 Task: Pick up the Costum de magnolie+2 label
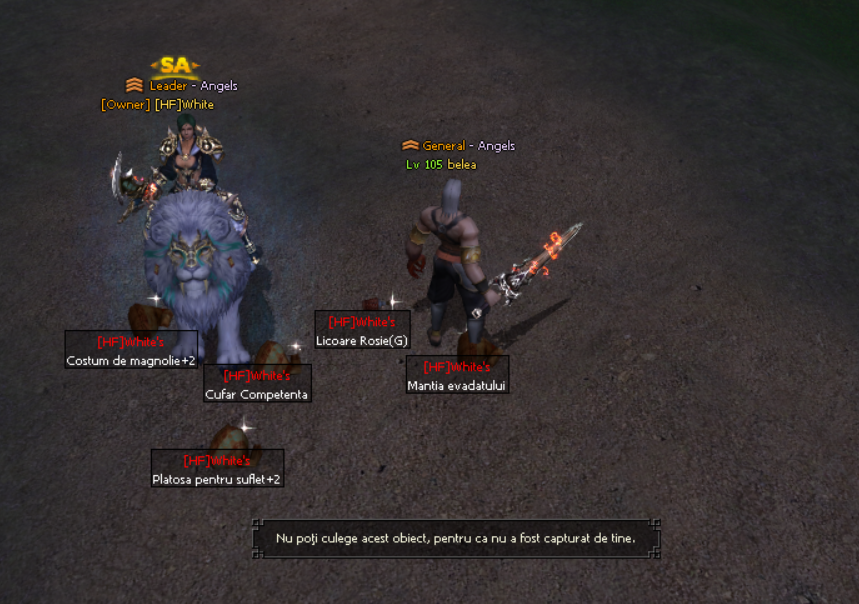(x=131, y=360)
